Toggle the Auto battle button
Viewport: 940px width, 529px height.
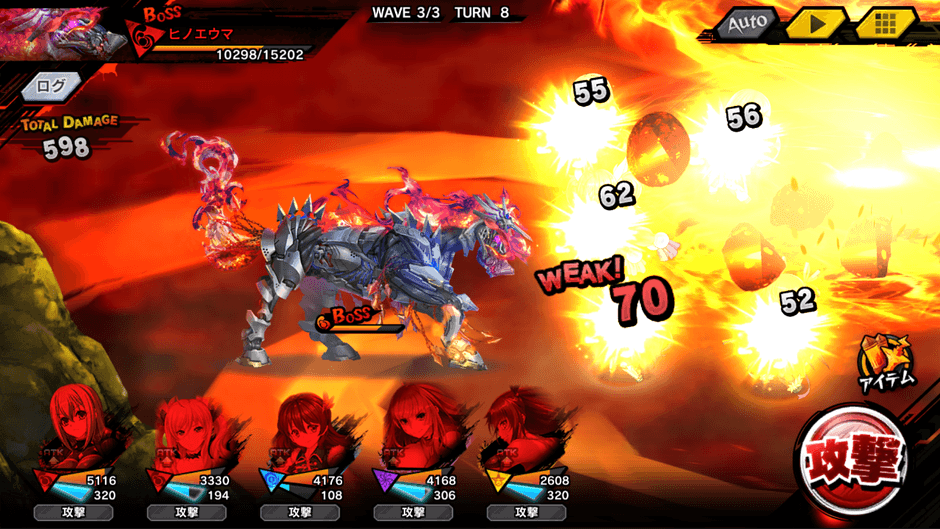(746, 23)
